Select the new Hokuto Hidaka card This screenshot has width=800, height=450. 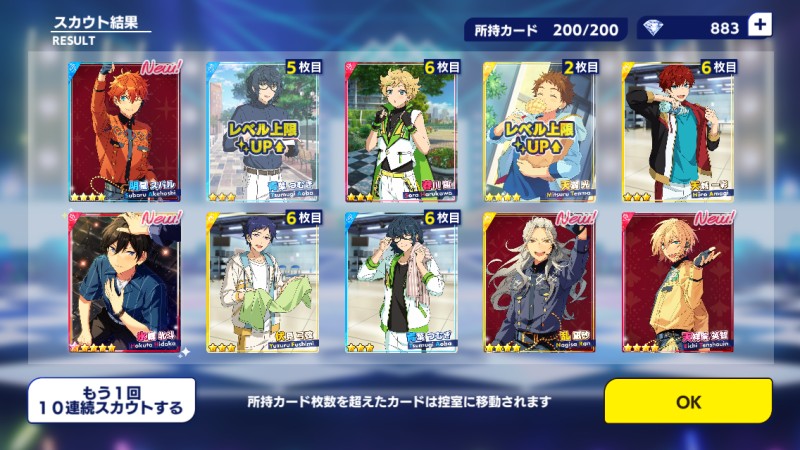pos(125,282)
